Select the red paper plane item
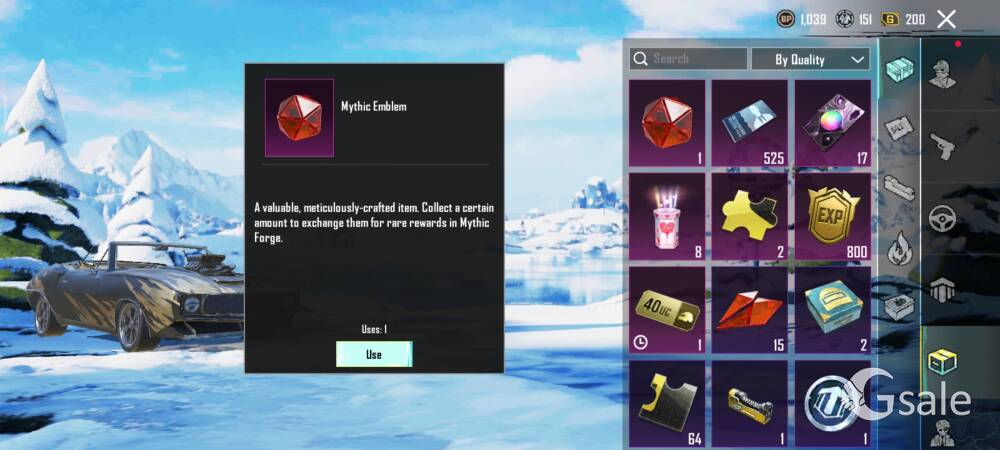 (750, 309)
